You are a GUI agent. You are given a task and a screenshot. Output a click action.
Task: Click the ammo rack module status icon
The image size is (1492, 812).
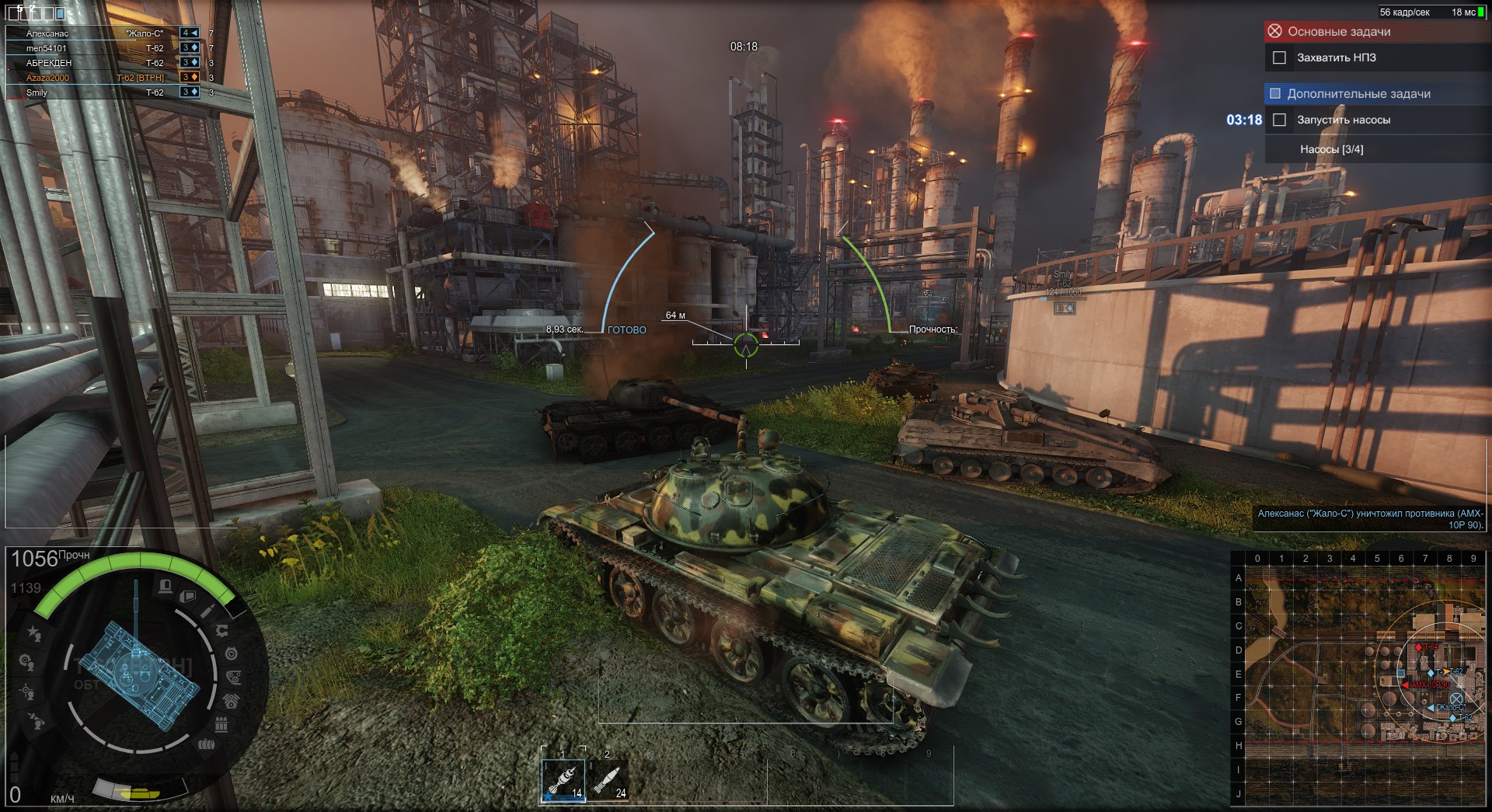tap(221, 725)
